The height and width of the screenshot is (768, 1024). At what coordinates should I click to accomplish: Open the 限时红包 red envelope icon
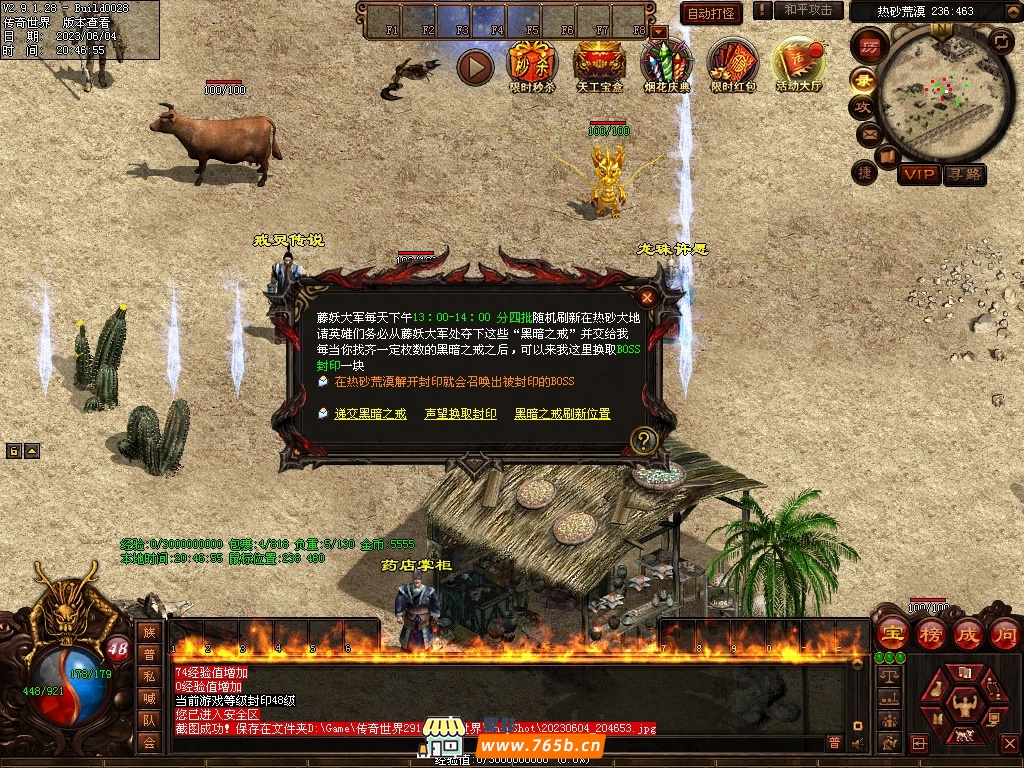click(734, 65)
